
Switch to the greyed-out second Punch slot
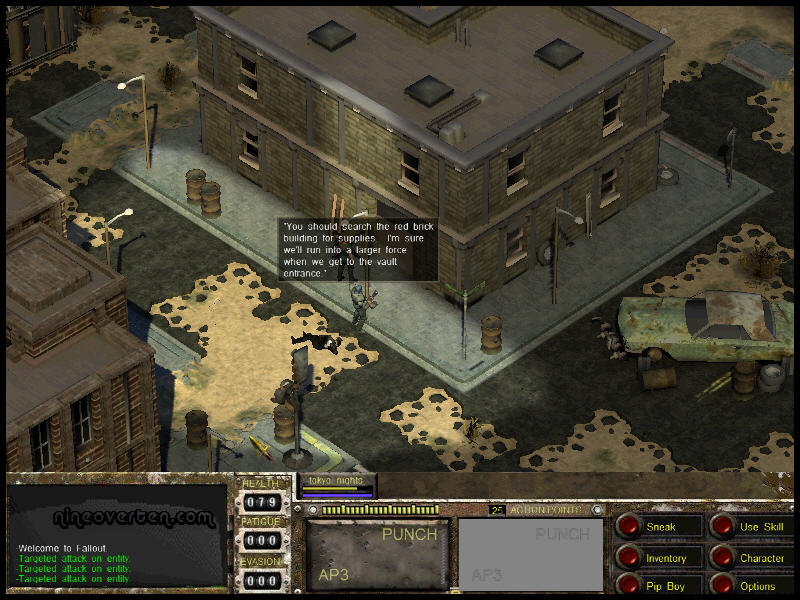[x=531, y=554]
